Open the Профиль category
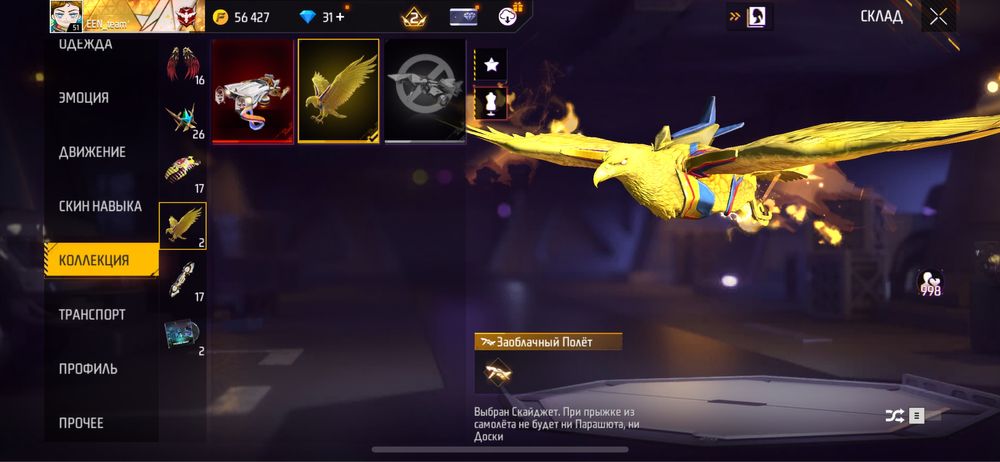This screenshot has width=1000, height=462. pyautogui.click(x=88, y=368)
